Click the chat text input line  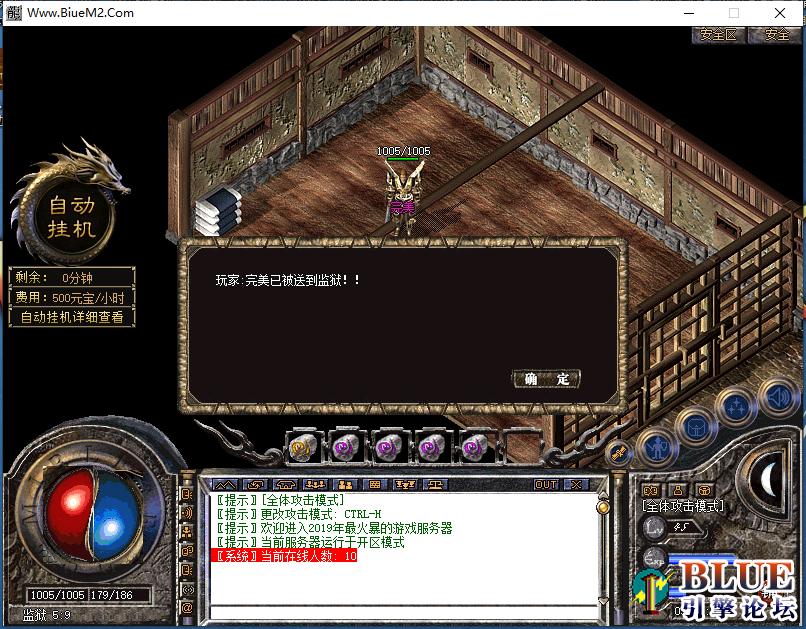pos(400,610)
